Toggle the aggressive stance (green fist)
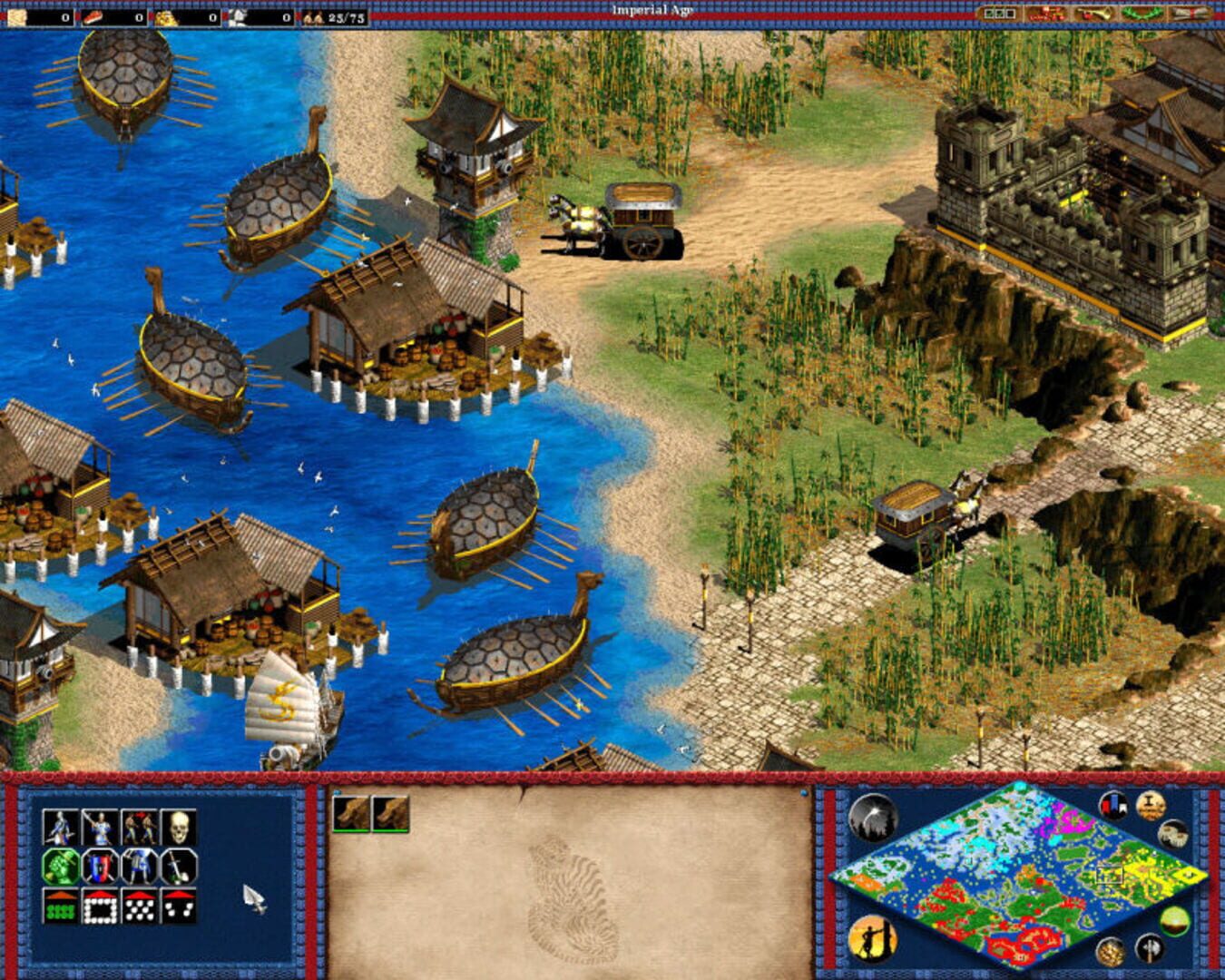 click(59, 866)
